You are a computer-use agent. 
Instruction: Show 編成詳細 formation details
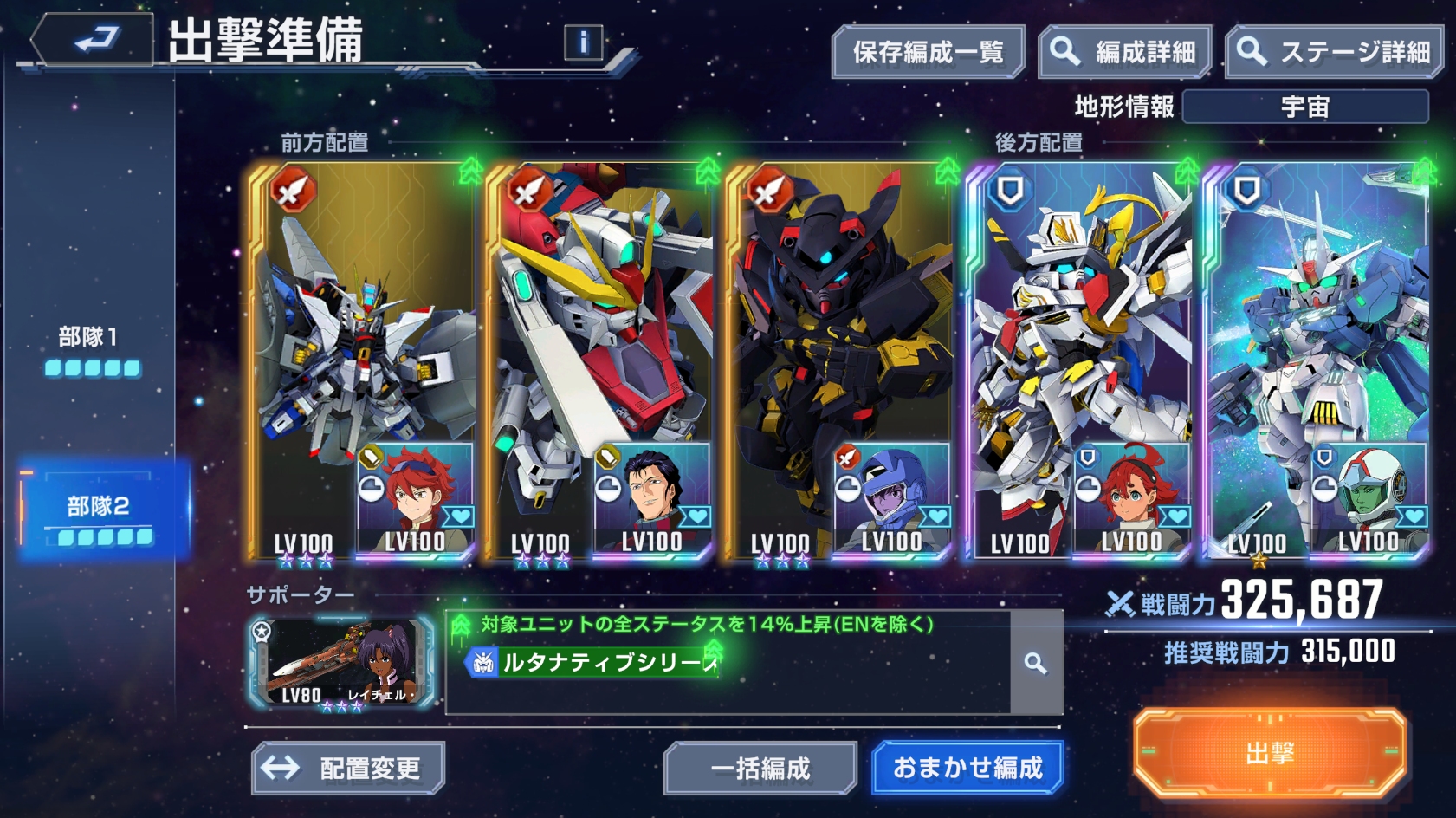[1125, 53]
